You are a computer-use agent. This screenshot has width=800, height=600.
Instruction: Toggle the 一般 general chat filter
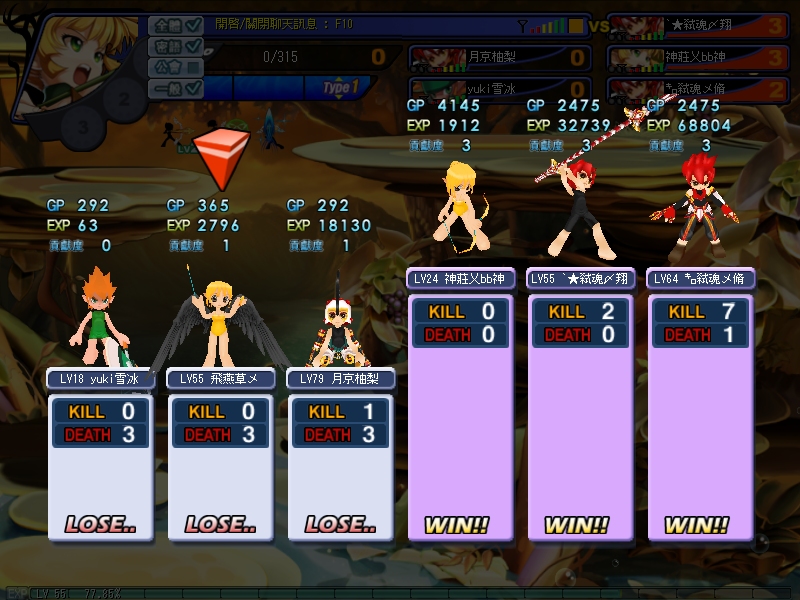pos(194,89)
